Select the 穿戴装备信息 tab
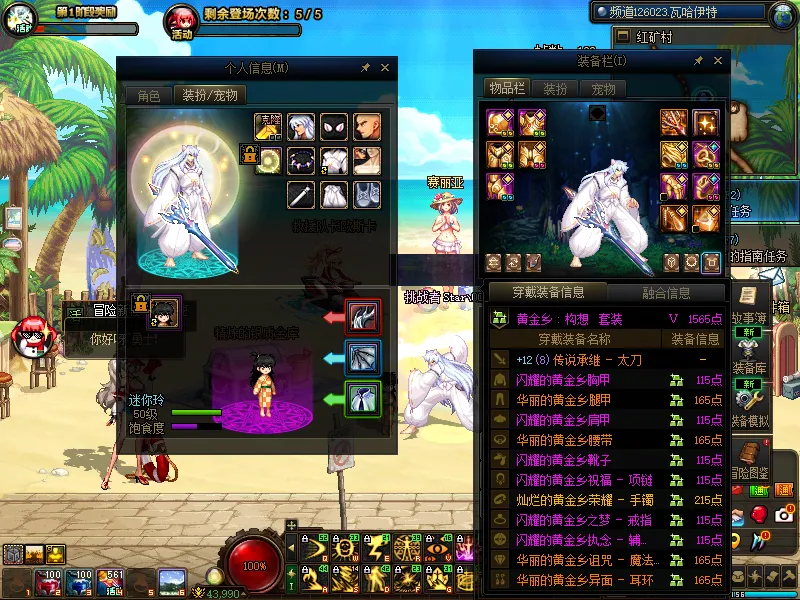800x600 pixels. point(547,293)
